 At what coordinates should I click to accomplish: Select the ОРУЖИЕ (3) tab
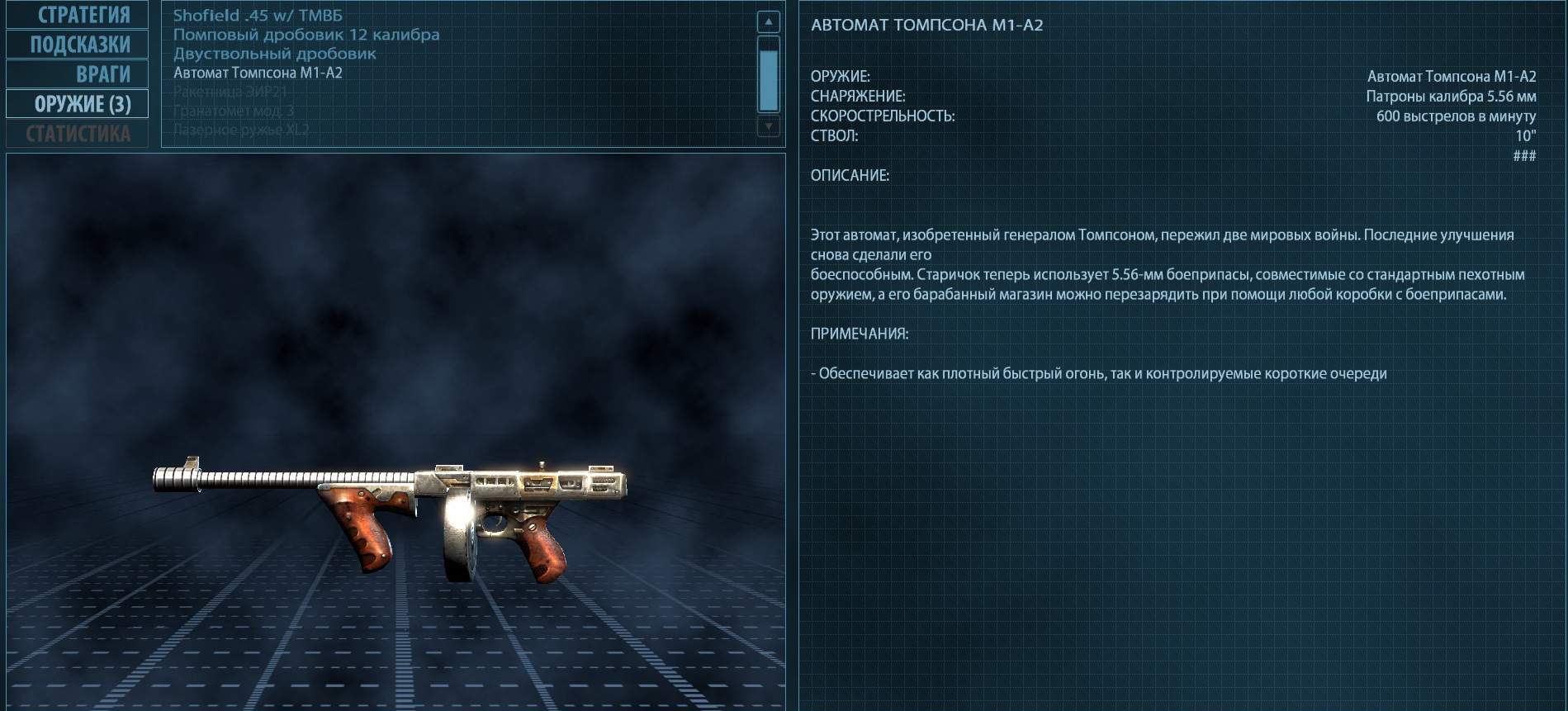77,104
